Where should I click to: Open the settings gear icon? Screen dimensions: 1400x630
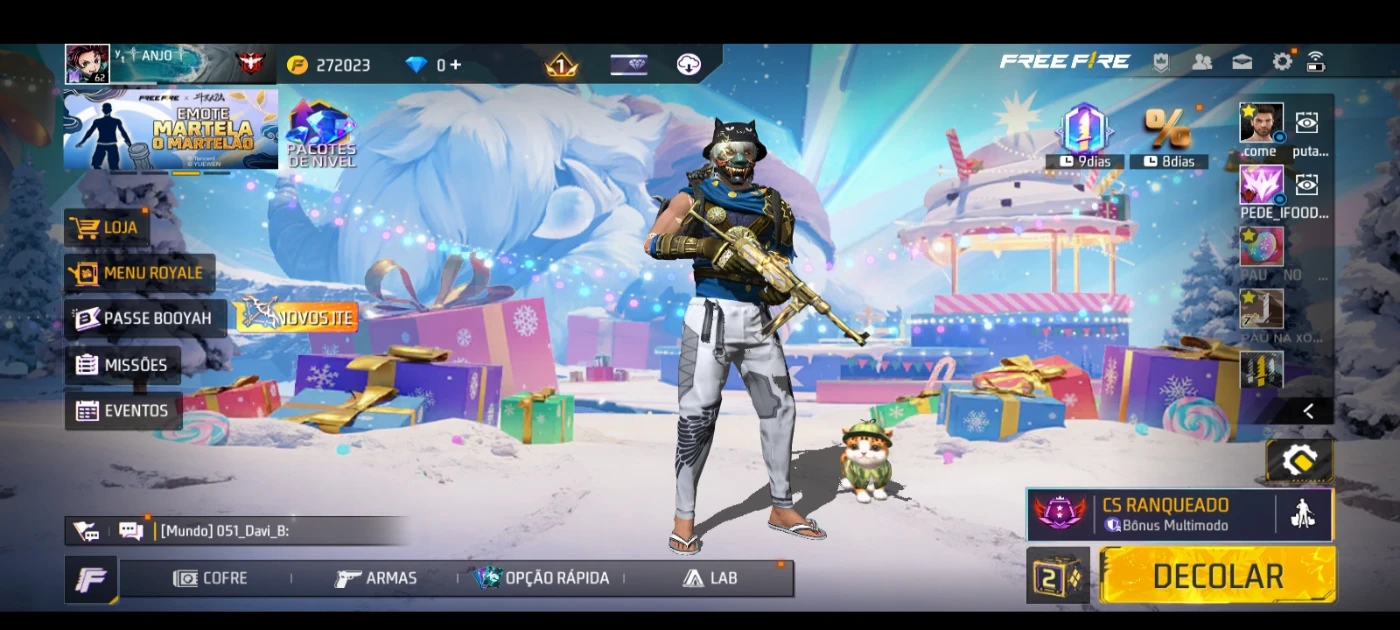click(1282, 62)
